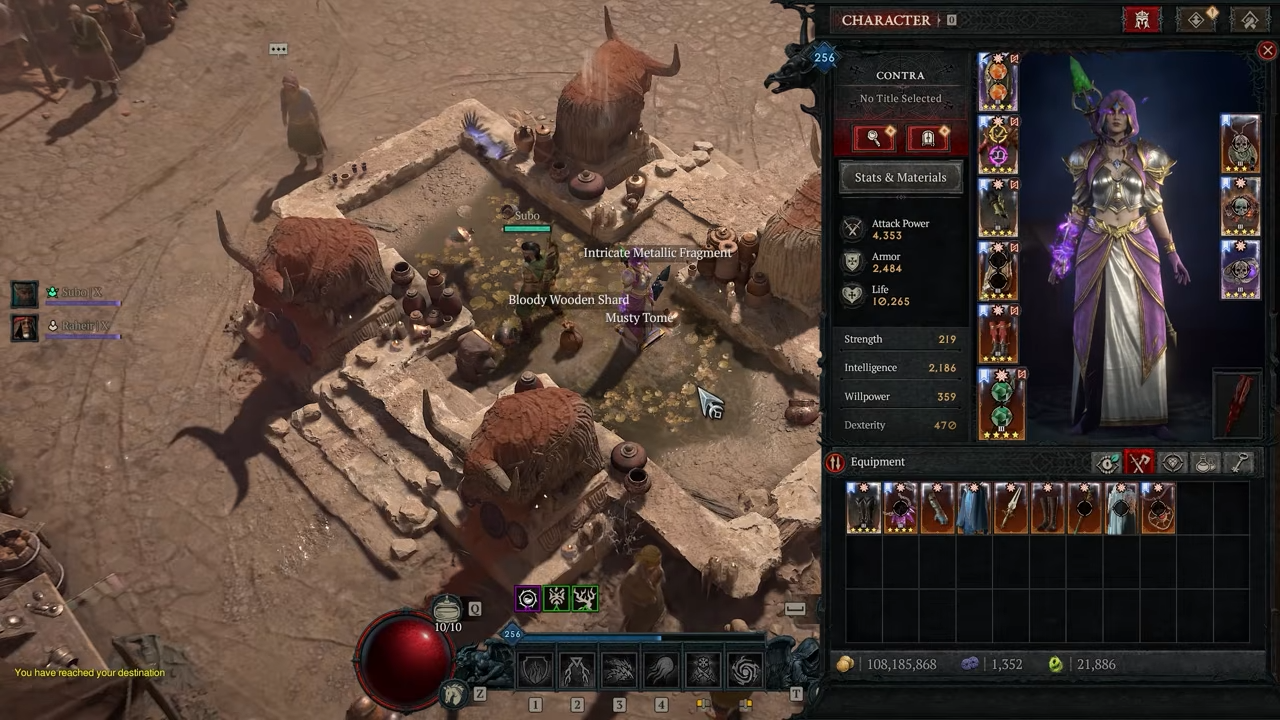Open the Stats & Materials view

pos(900,177)
